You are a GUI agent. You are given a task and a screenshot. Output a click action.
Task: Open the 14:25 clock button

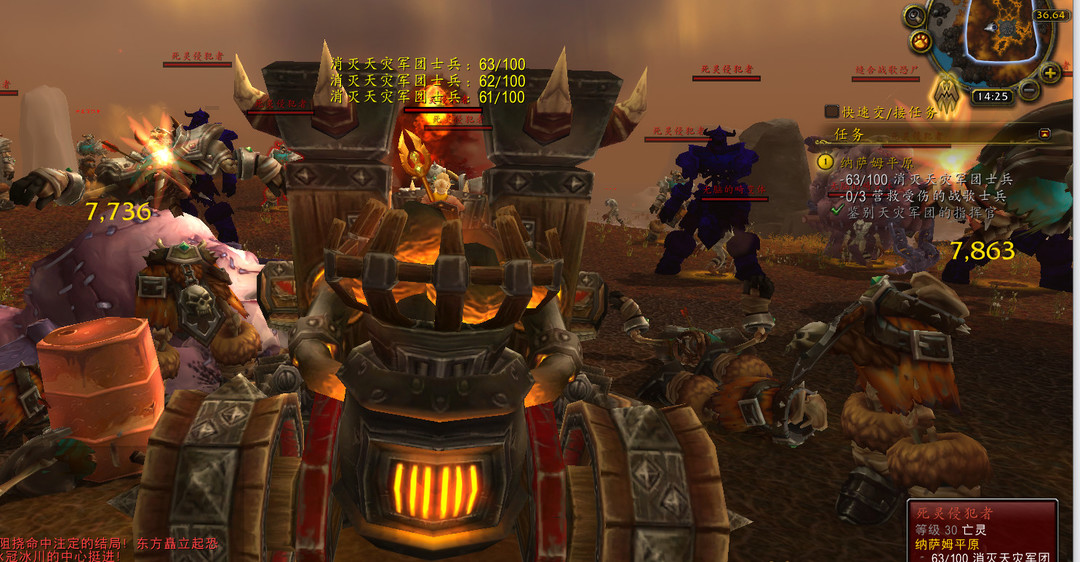click(x=991, y=97)
